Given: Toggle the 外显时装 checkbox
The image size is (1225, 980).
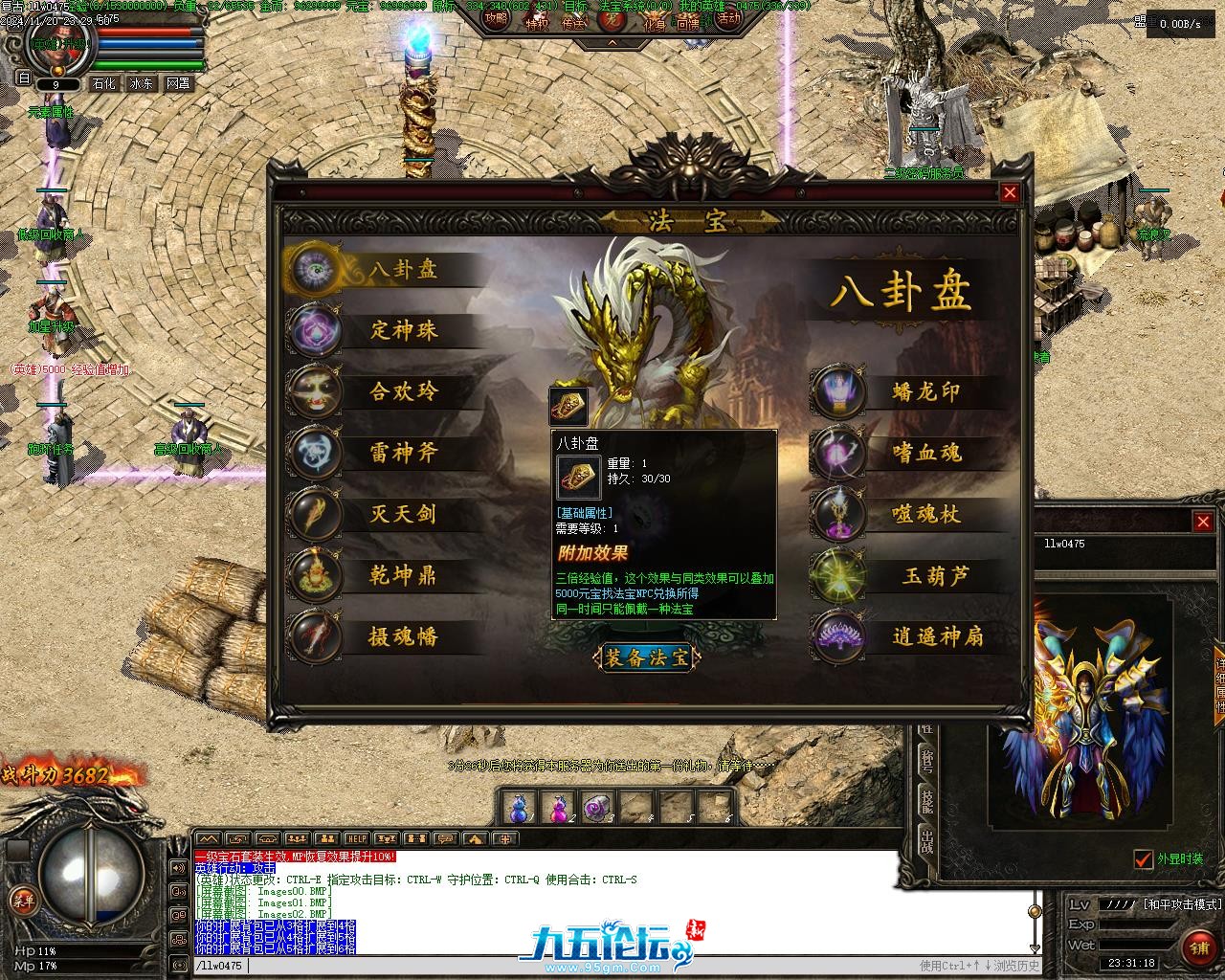Looking at the screenshot, I should (x=1143, y=858).
